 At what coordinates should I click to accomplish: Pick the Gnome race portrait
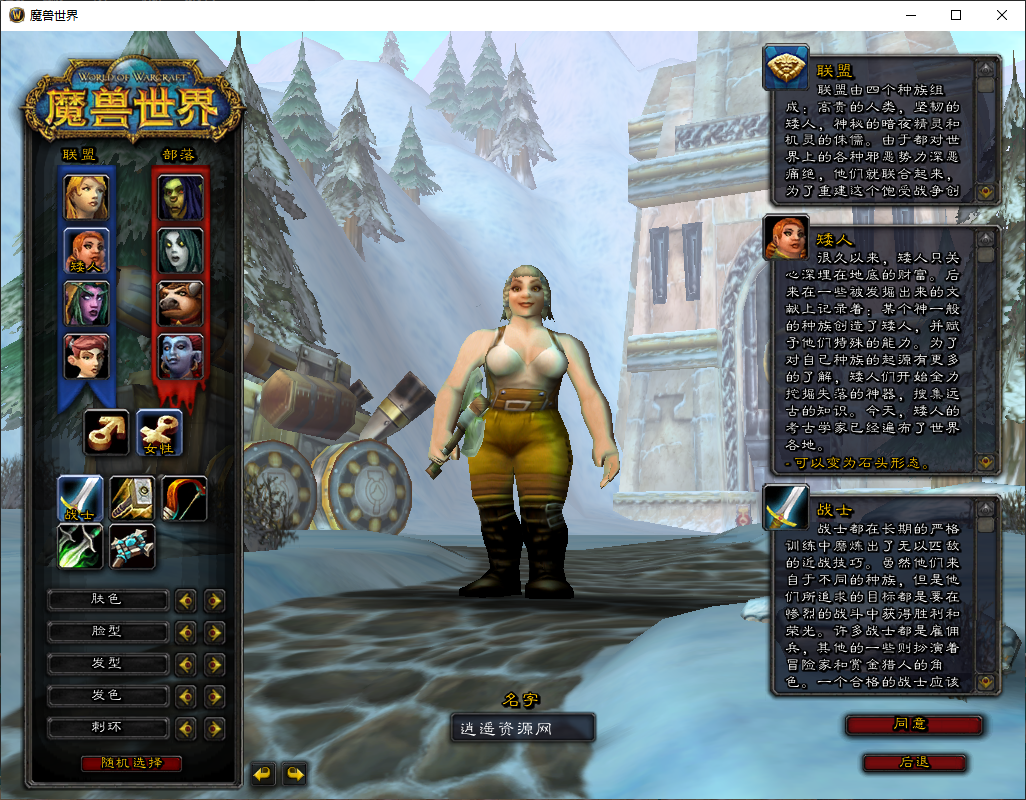pyautogui.click(x=86, y=356)
